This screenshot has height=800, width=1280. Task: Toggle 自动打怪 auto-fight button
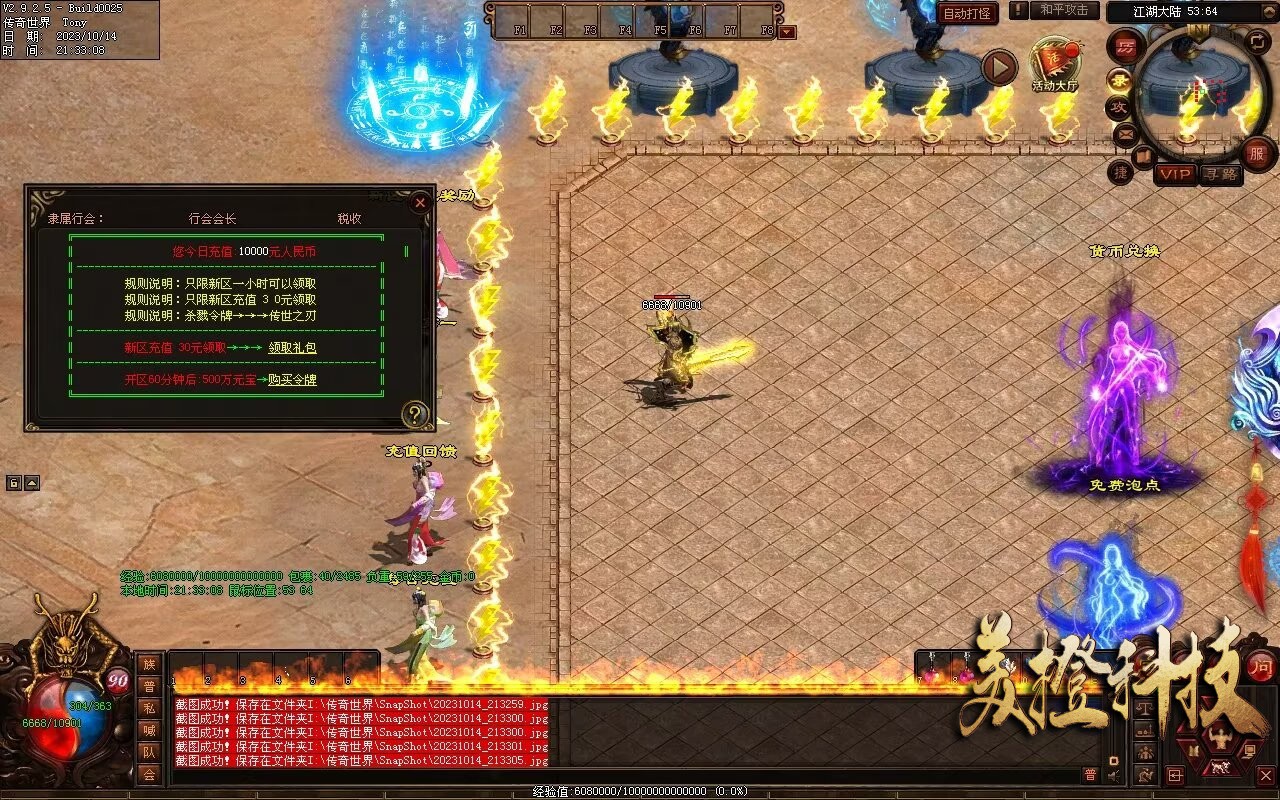pos(968,14)
